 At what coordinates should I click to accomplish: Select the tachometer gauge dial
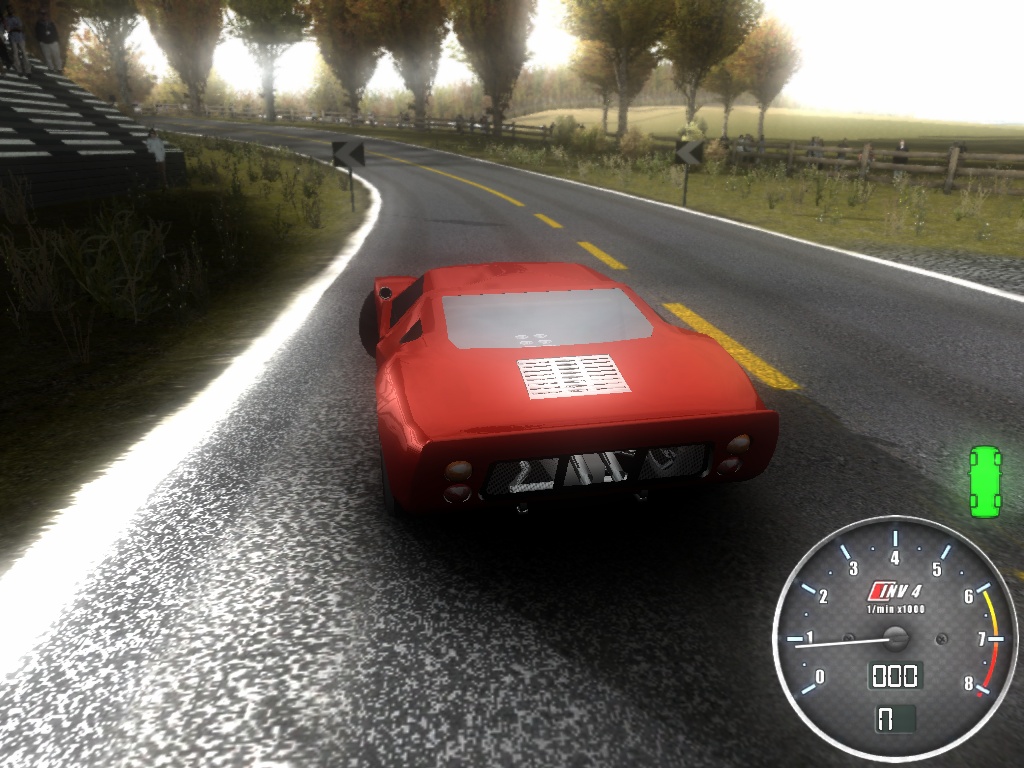(895, 638)
